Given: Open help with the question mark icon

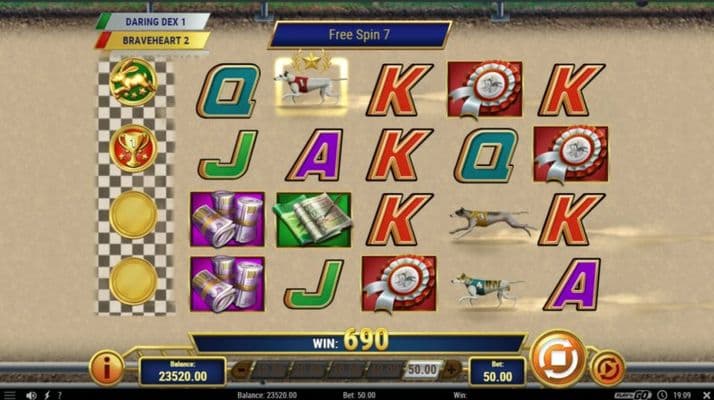Looking at the screenshot, I should coord(59,394).
